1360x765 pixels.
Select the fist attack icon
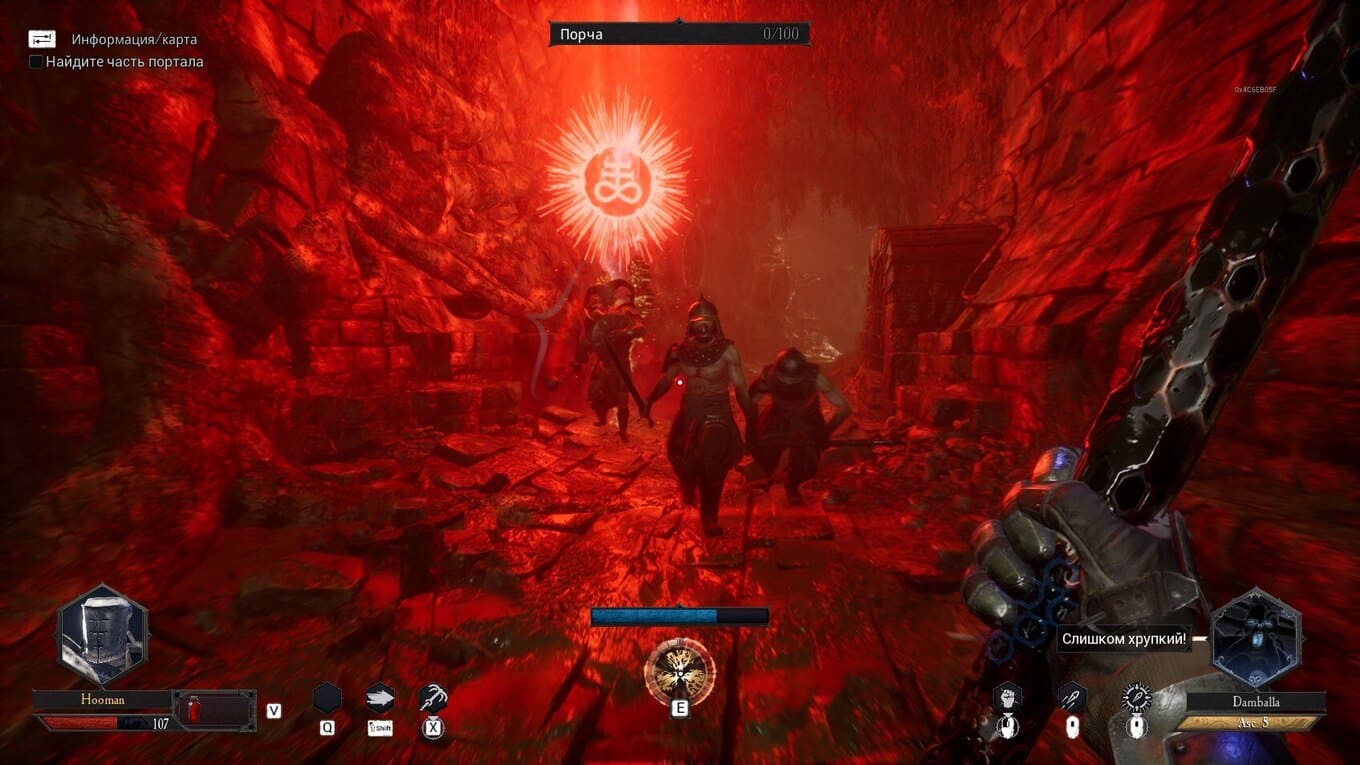click(x=1007, y=696)
